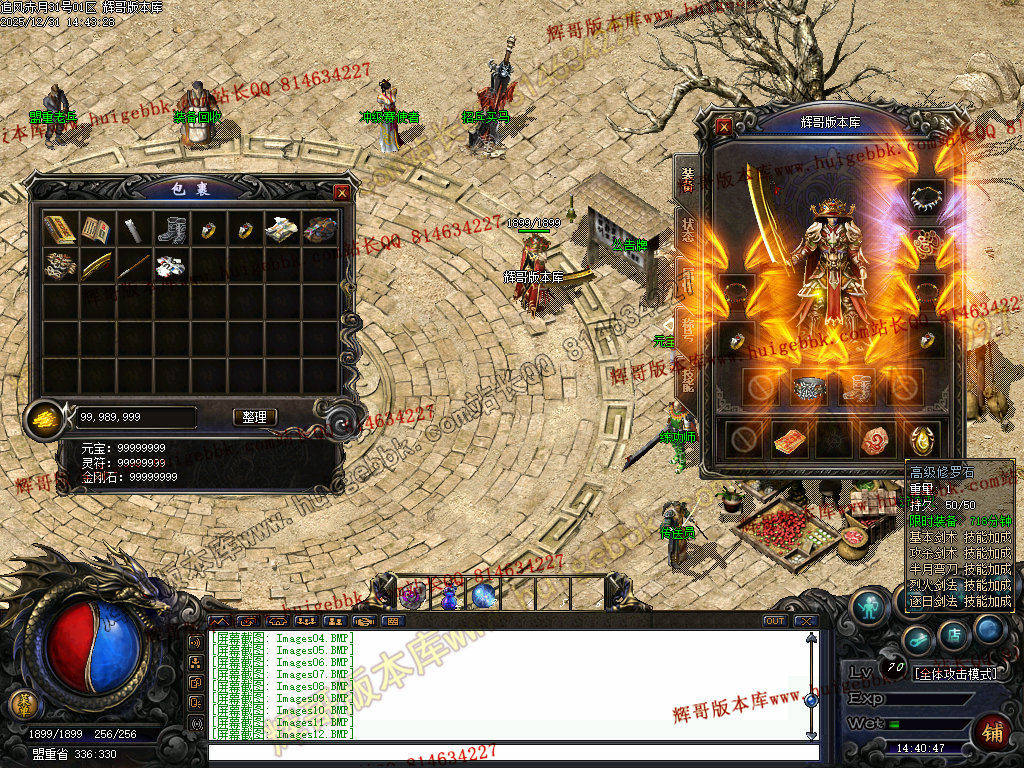Select the 高级修罗石 gem slot

(923, 438)
